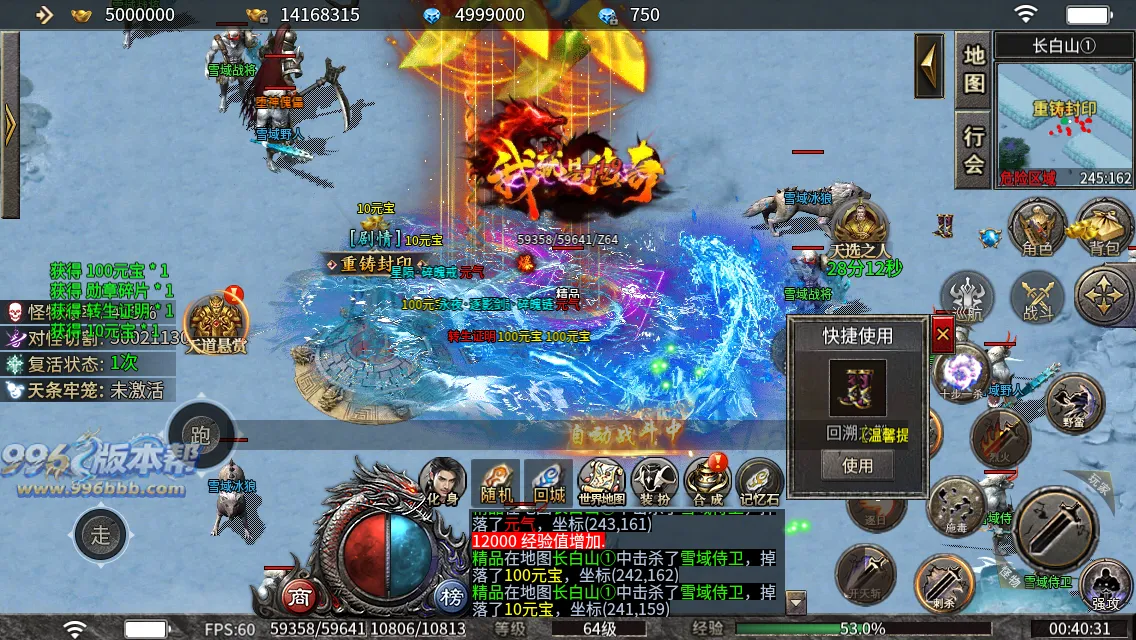Open the 榜 ranking button
The width and height of the screenshot is (1136, 640).
point(450,597)
